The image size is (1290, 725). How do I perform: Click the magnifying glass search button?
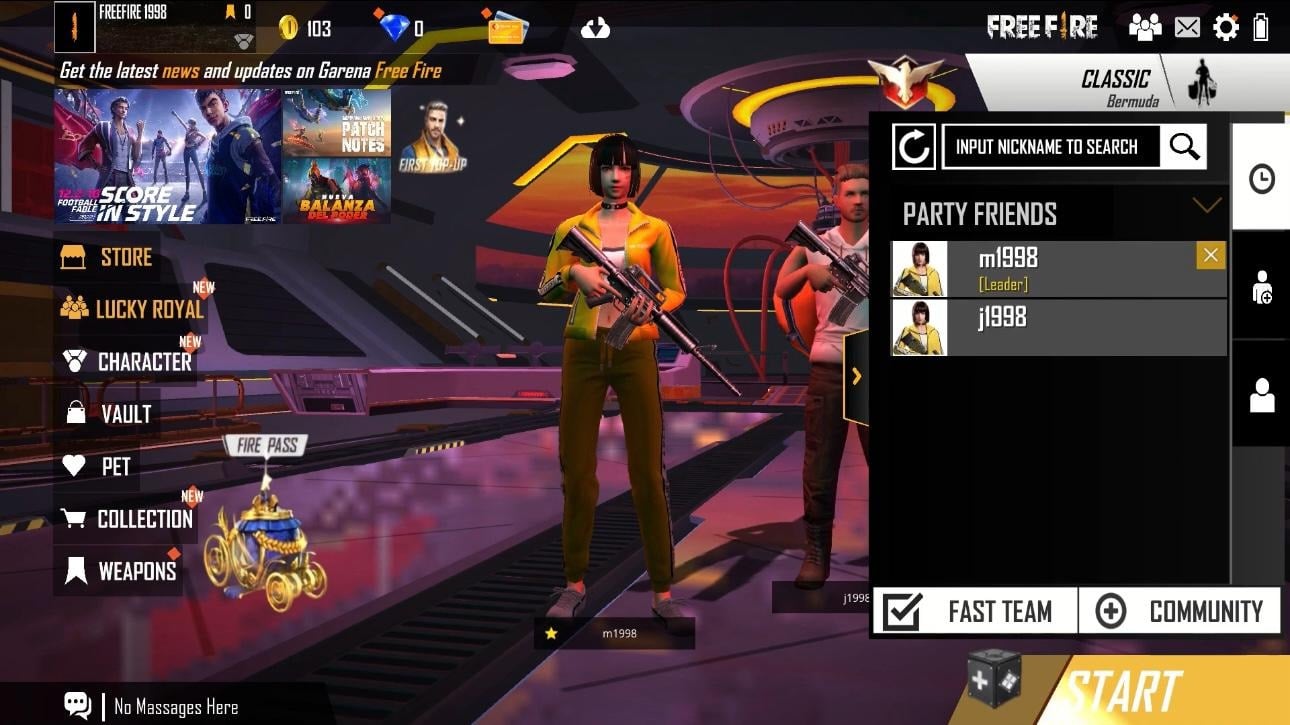coord(1184,147)
